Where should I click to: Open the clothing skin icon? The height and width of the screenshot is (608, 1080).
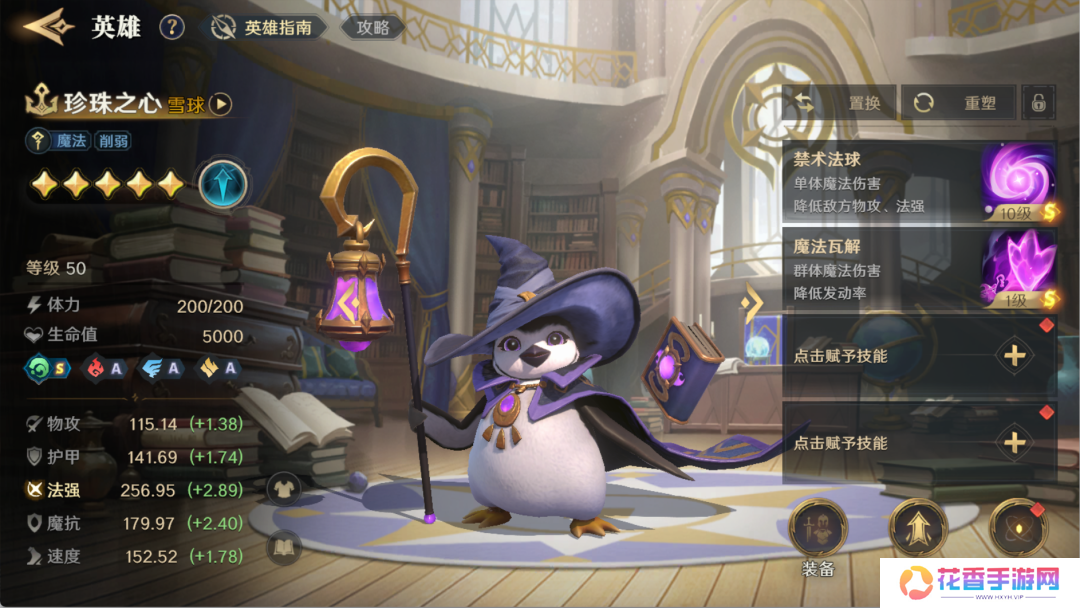coord(284,488)
